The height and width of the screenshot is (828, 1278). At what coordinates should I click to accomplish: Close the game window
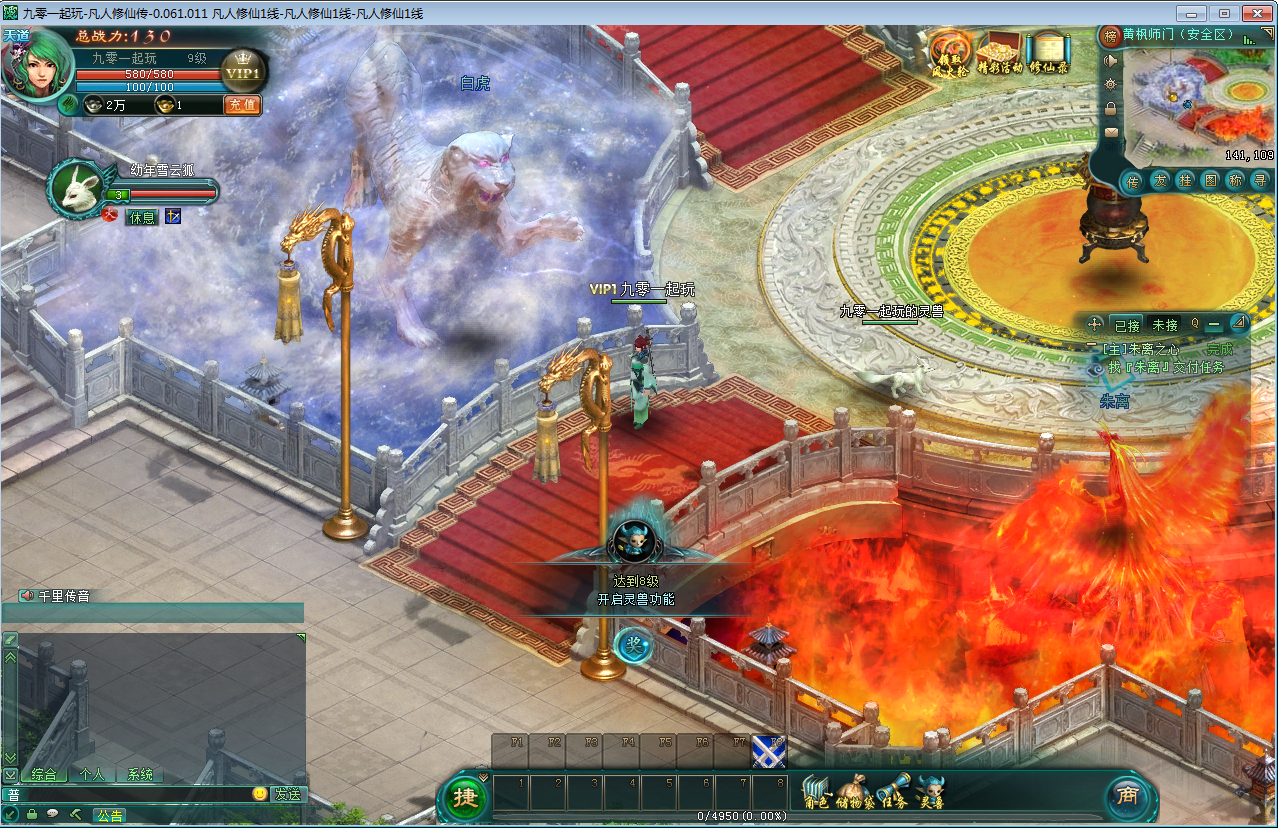[1253, 13]
